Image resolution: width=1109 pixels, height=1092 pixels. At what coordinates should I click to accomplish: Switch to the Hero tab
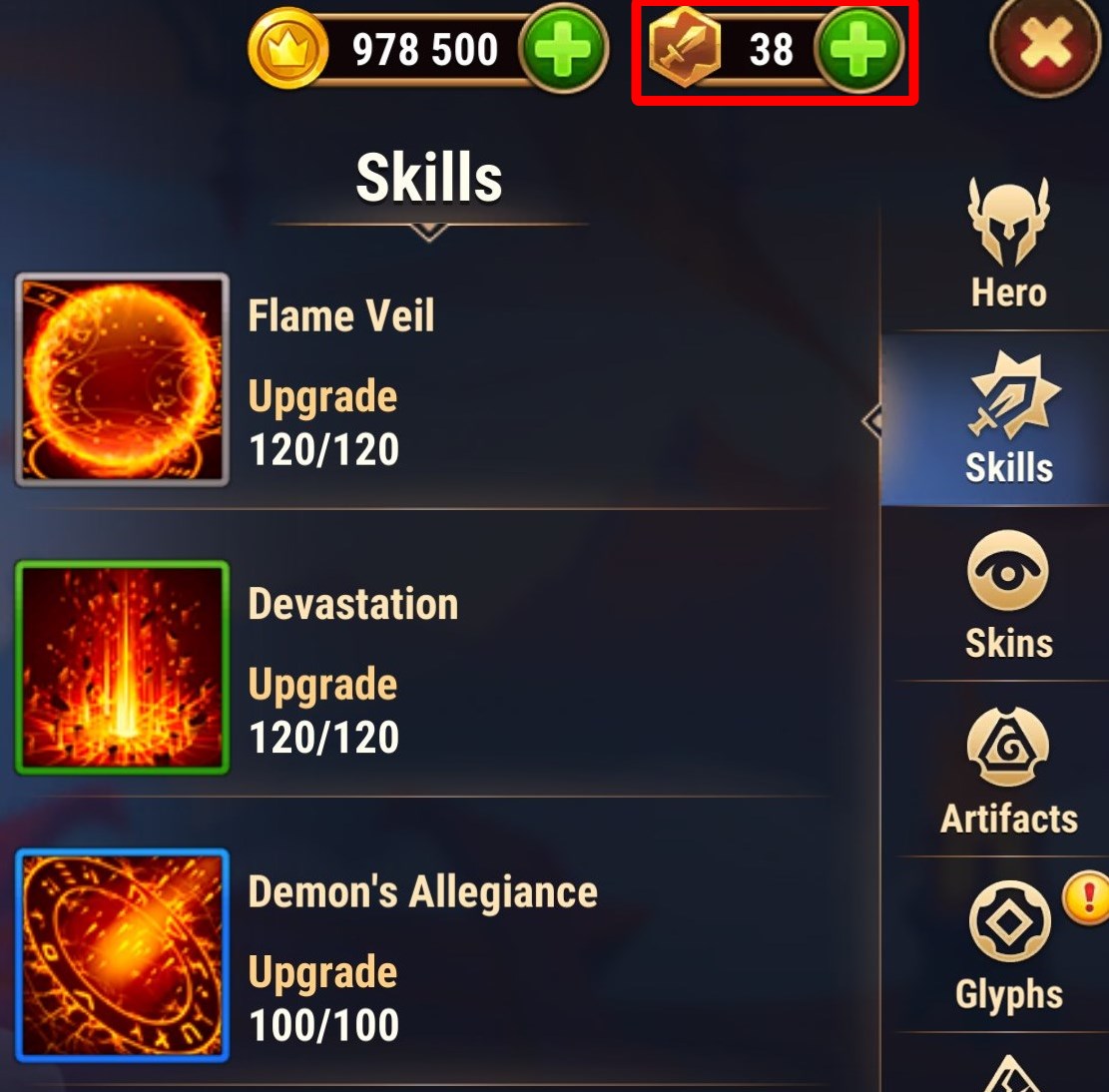coord(1009,246)
